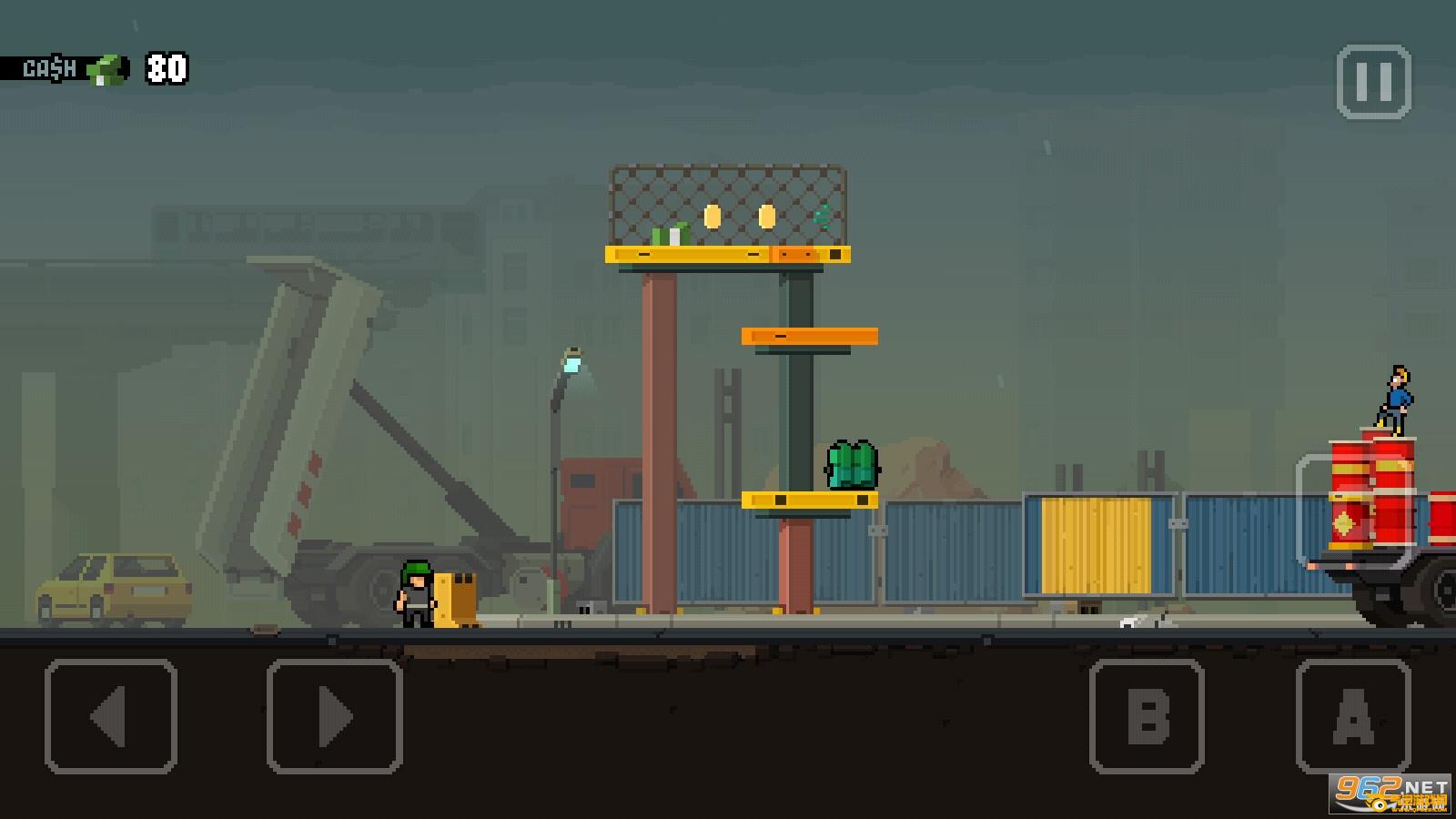This screenshot has width=1456, height=819.
Task: Tap the left arrow movement button
Action: click(x=111, y=716)
